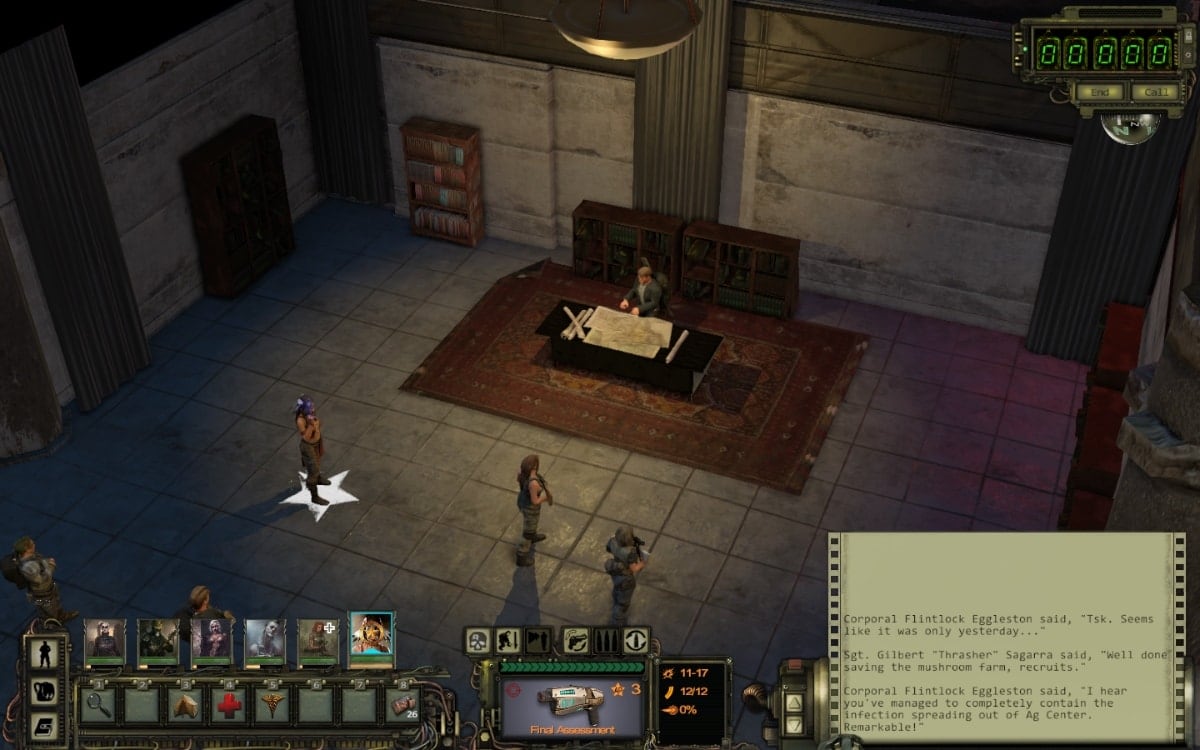Select the highlighted scarecrow portrait party member

point(371,639)
